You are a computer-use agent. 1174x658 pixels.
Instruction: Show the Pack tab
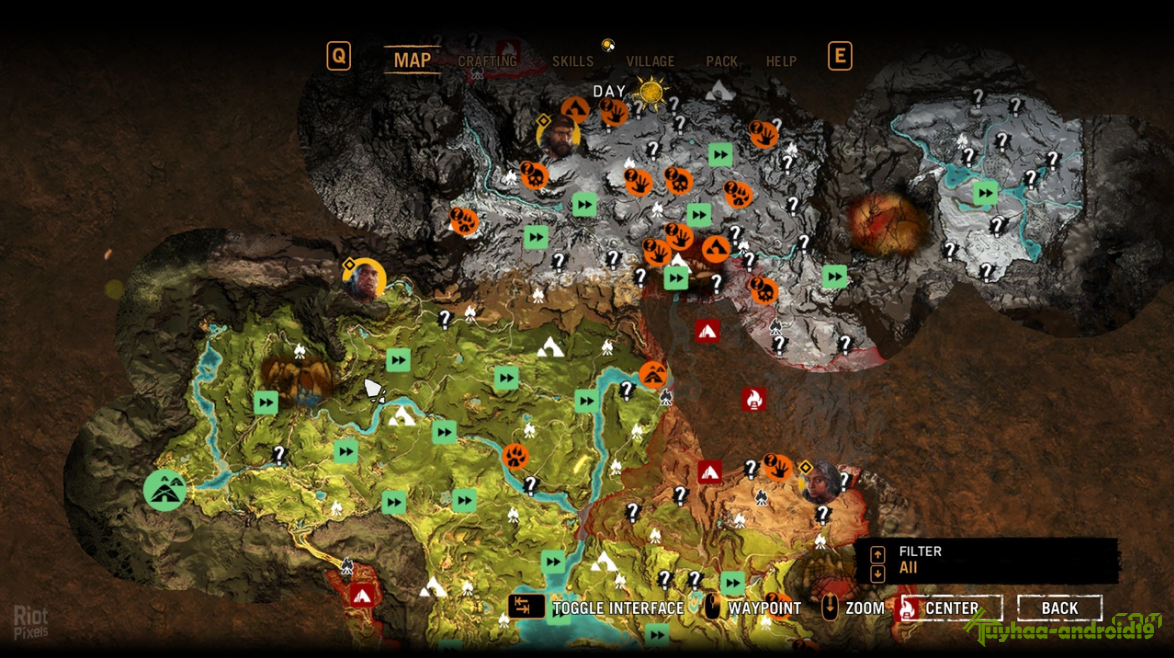pyautogui.click(x=722, y=61)
